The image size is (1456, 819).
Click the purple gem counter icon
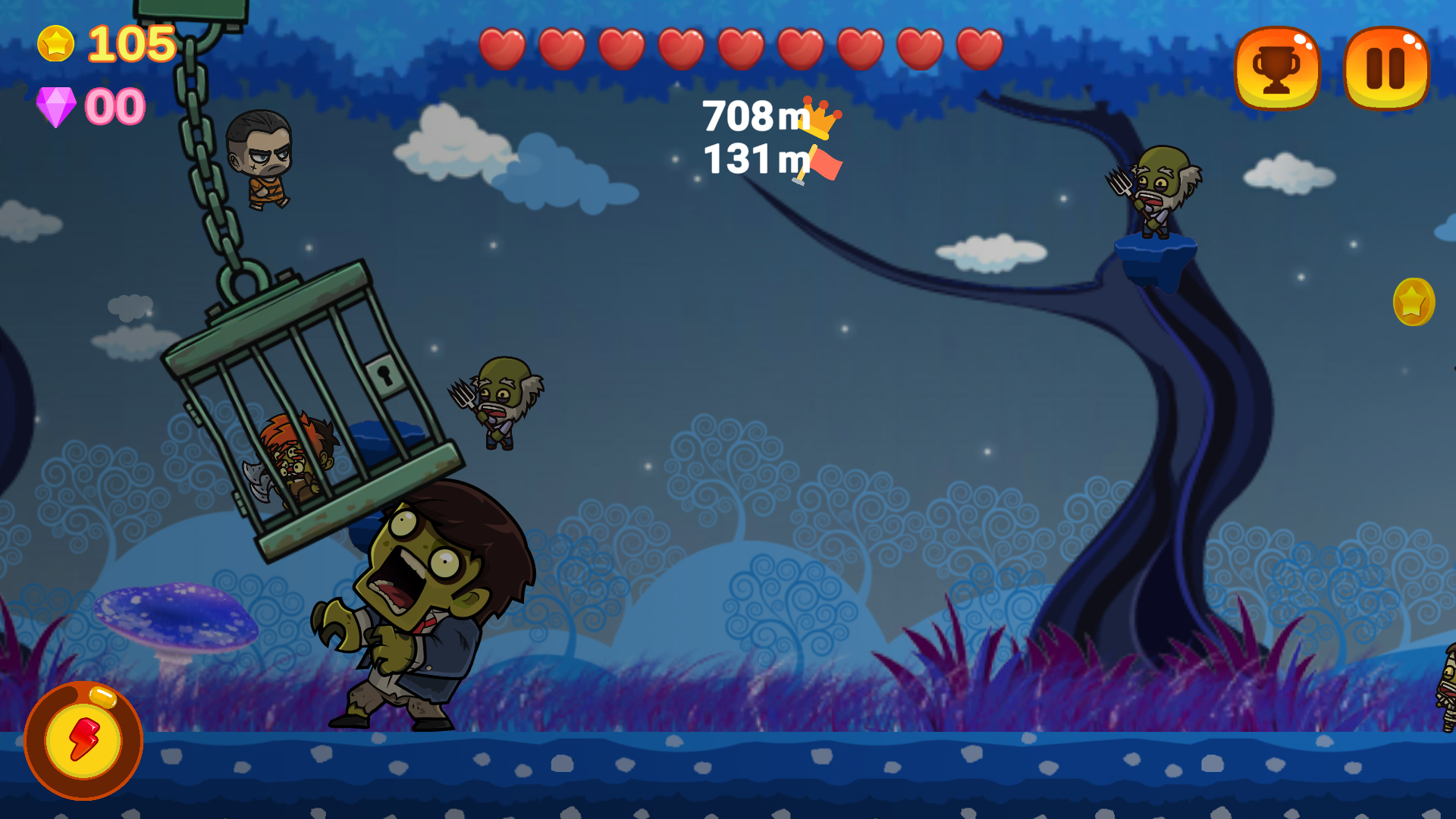58,105
